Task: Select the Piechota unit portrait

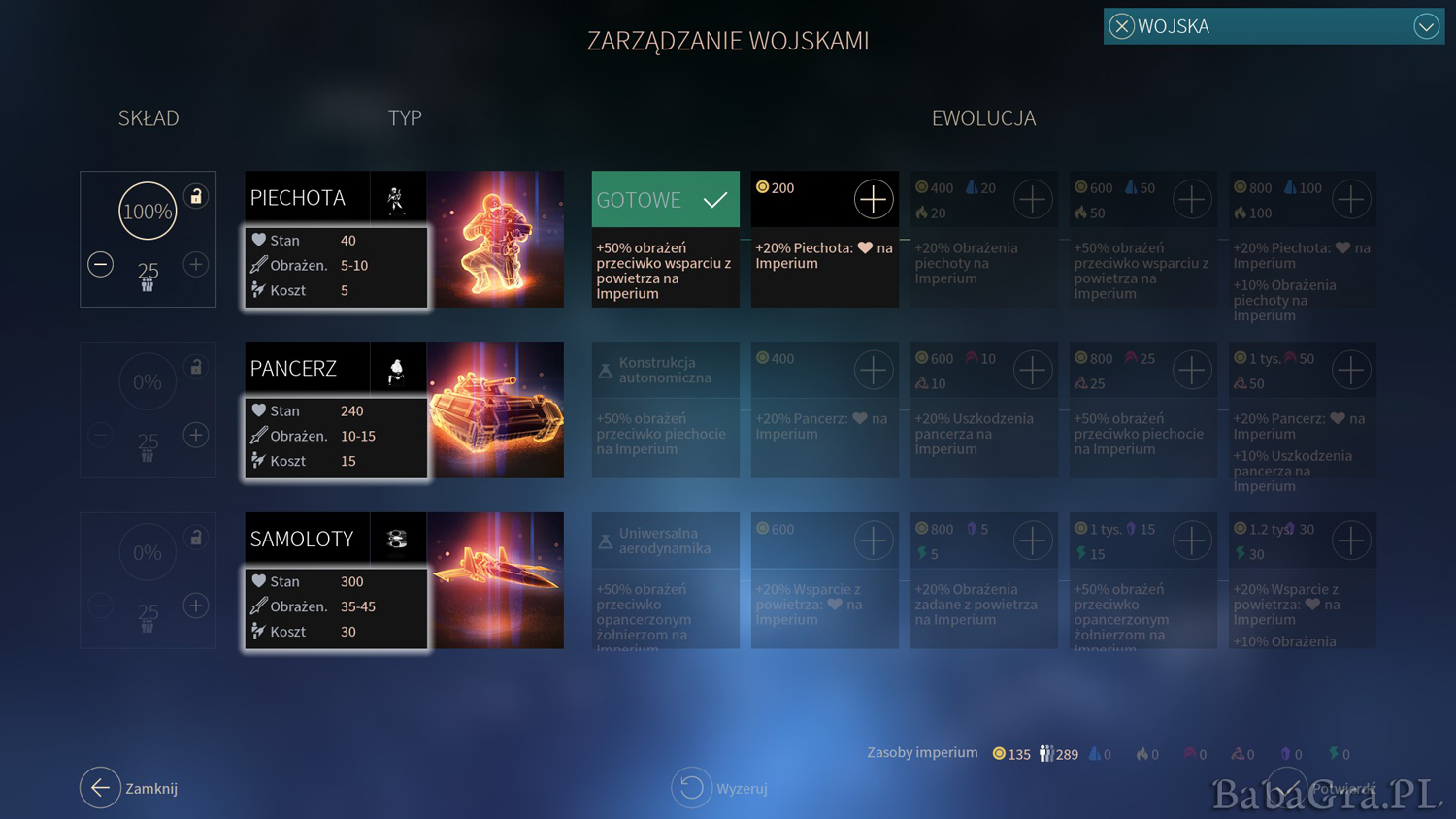Action: pyautogui.click(x=496, y=240)
